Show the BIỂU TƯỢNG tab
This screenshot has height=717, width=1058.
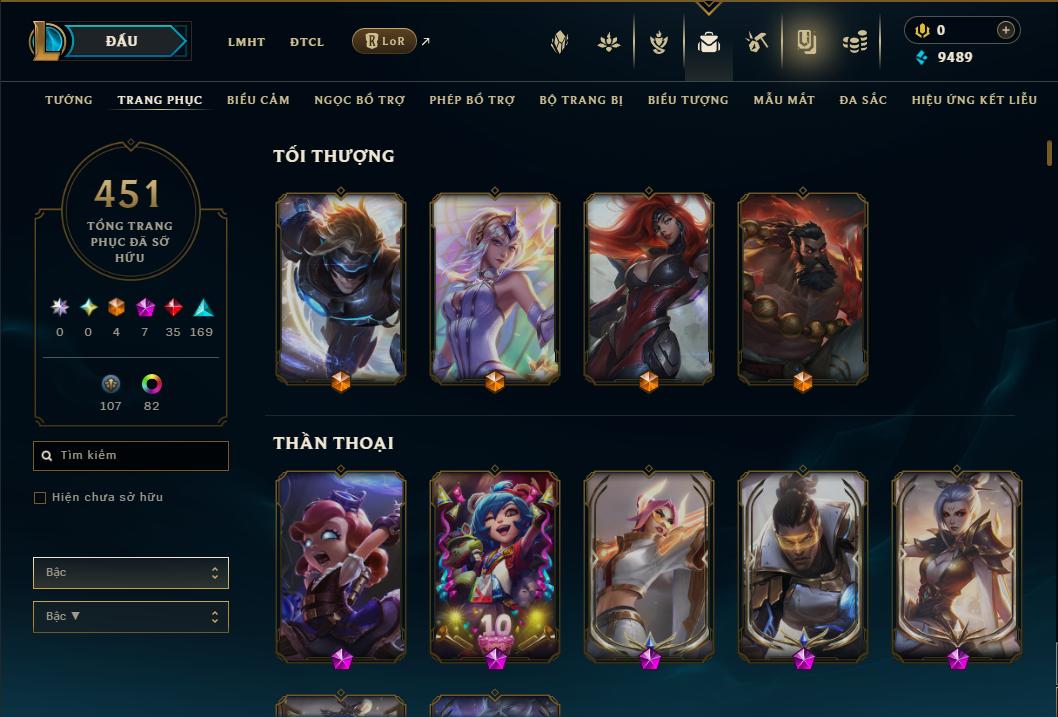tap(688, 100)
